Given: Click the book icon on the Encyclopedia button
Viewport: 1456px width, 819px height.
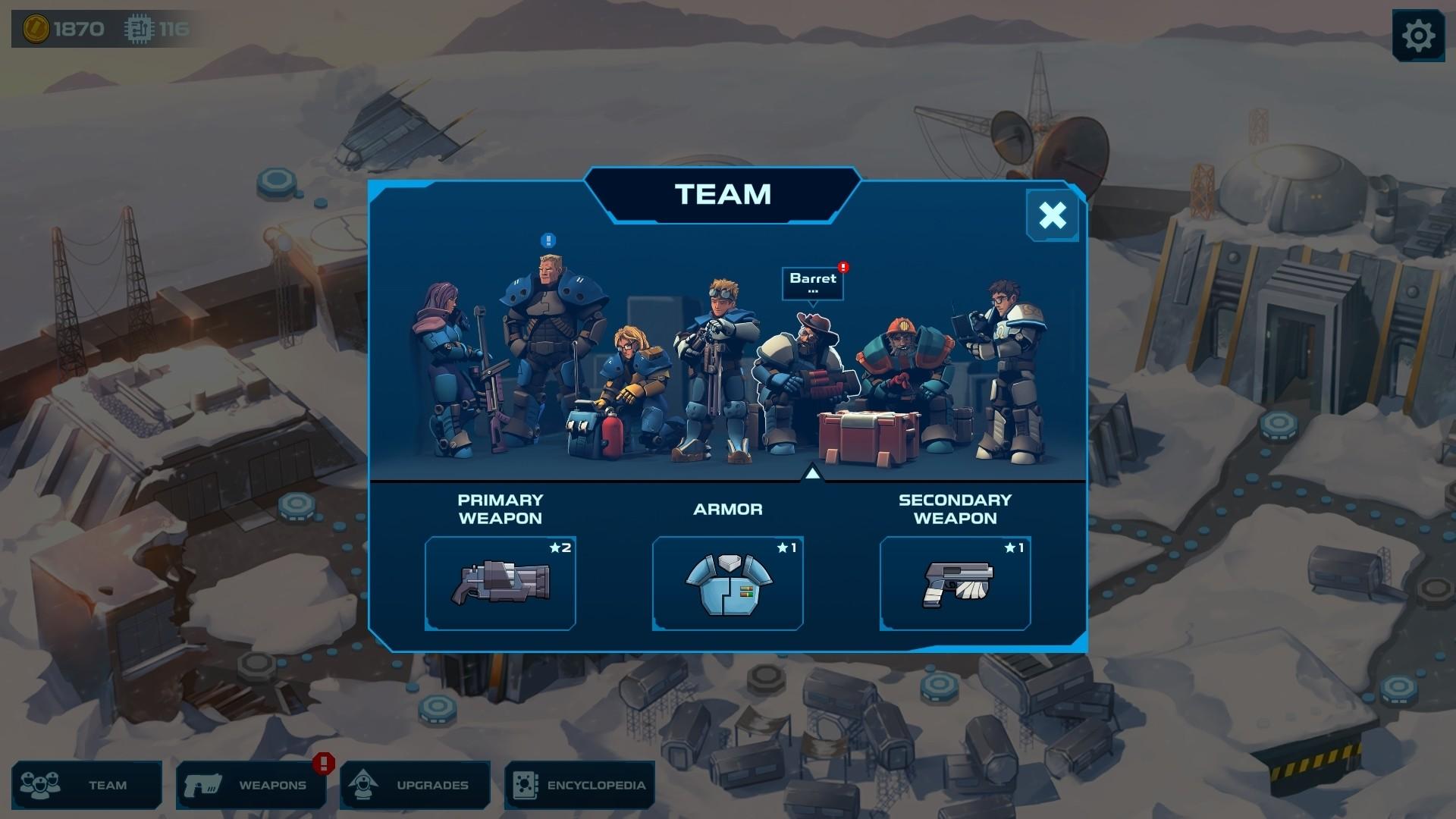Looking at the screenshot, I should coord(526,785).
